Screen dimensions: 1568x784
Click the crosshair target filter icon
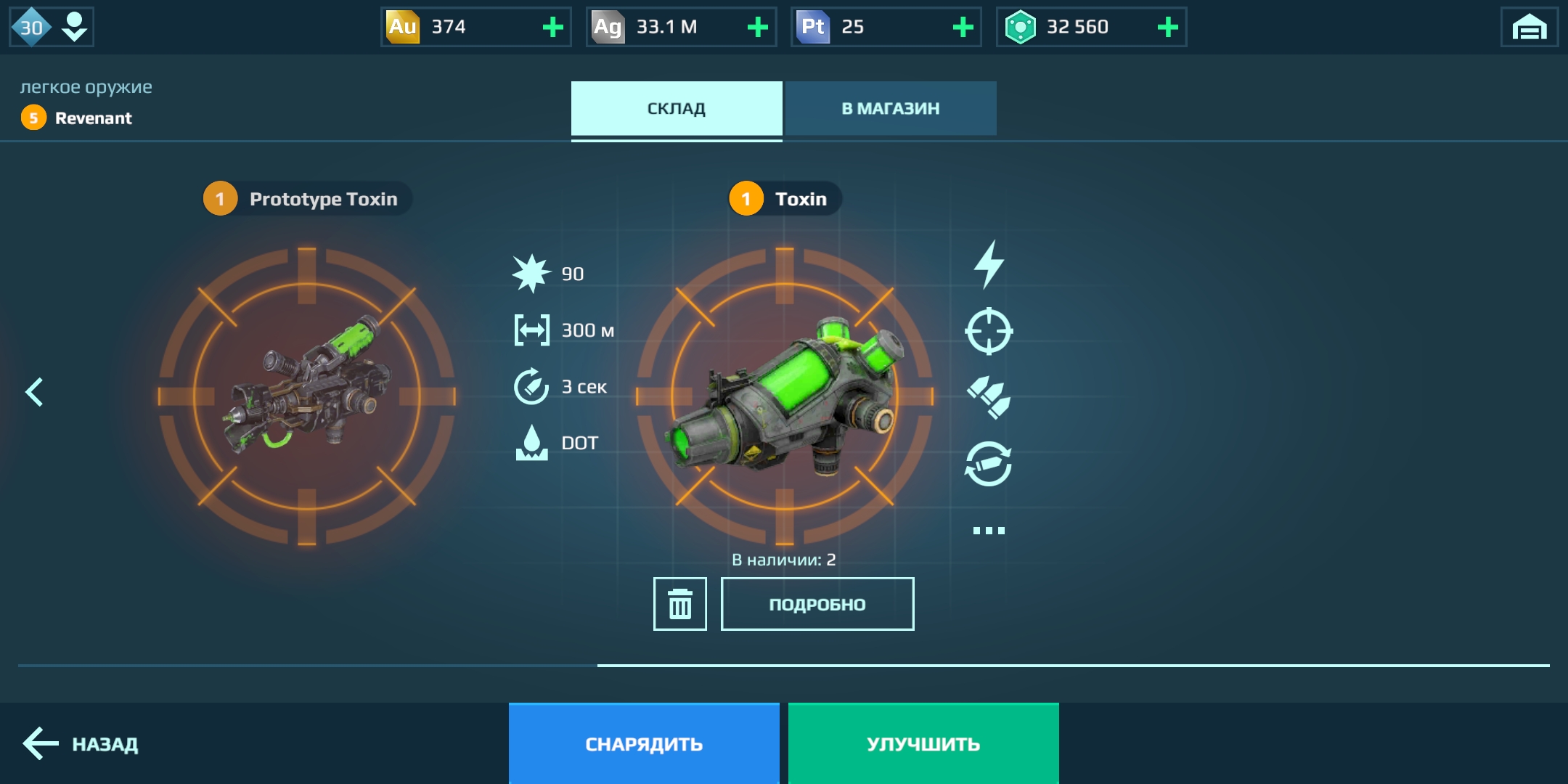[989, 331]
